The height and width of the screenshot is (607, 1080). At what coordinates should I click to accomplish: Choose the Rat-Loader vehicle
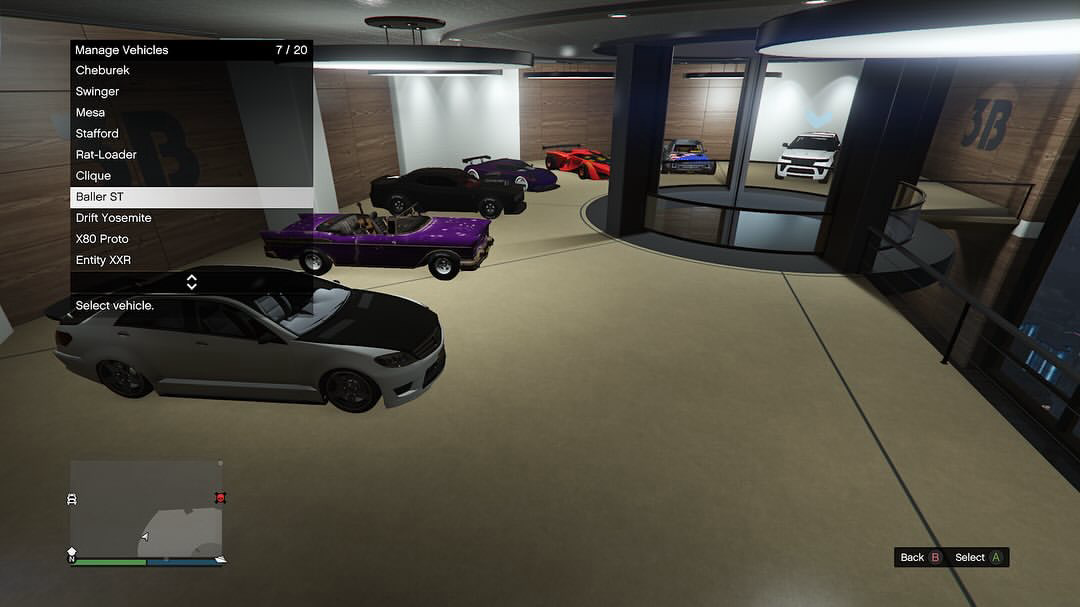coord(191,155)
